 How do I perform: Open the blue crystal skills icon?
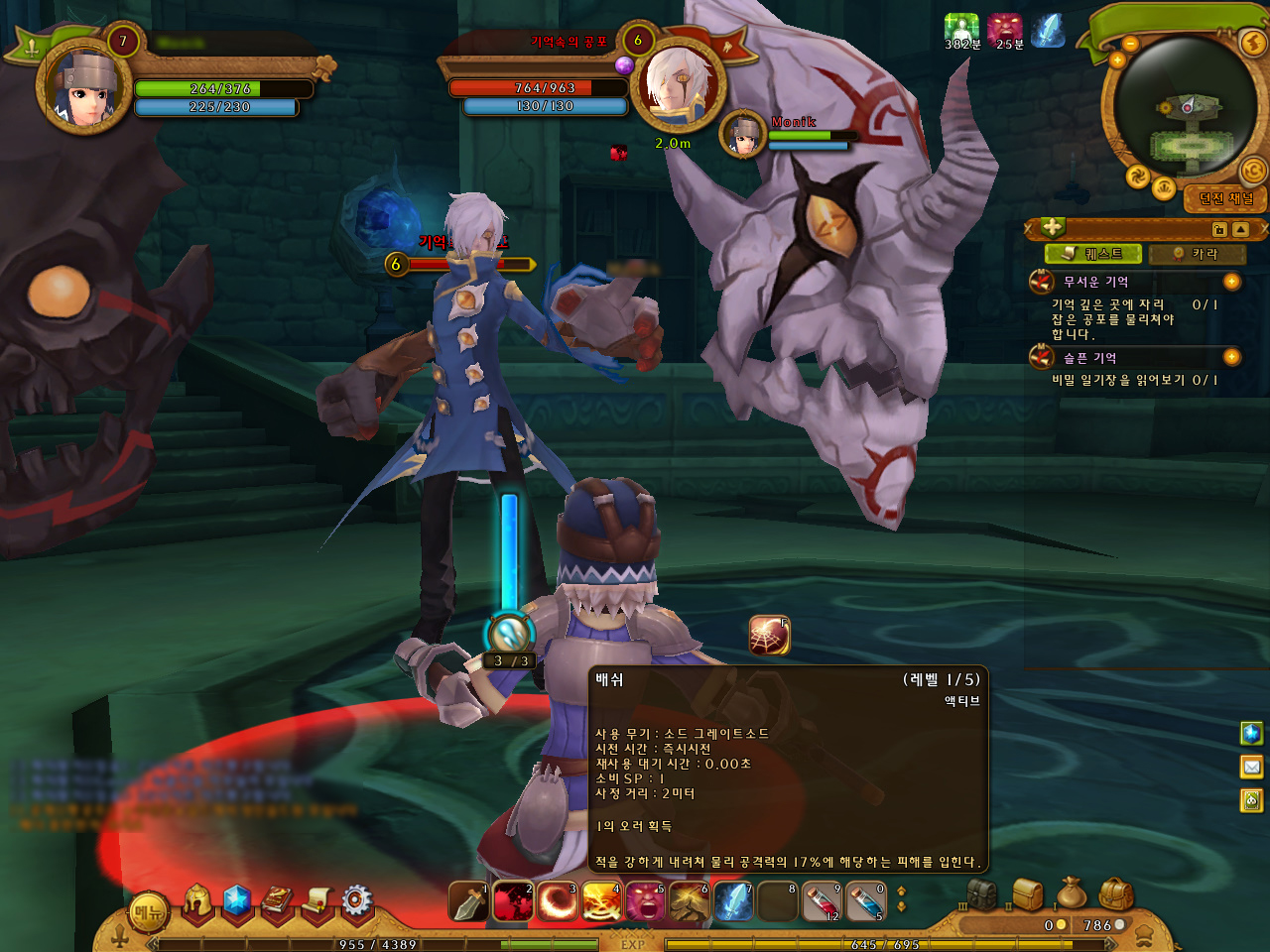(237, 900)
